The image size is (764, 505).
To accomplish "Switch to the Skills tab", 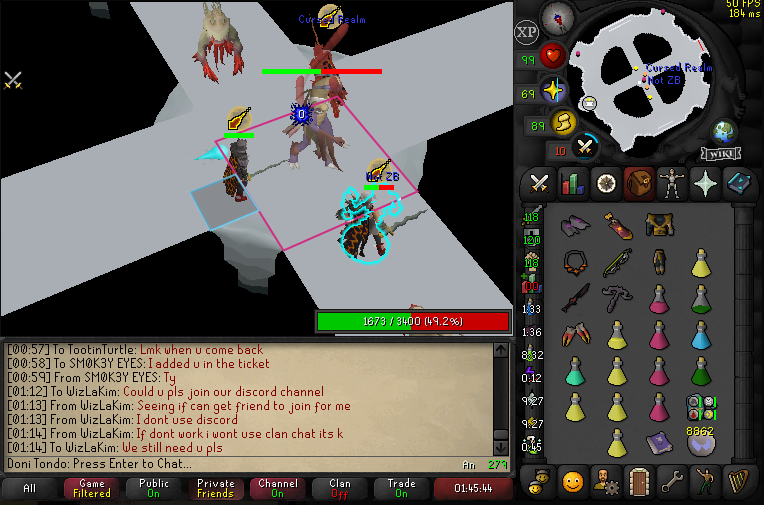I will [x=573, y=183].
